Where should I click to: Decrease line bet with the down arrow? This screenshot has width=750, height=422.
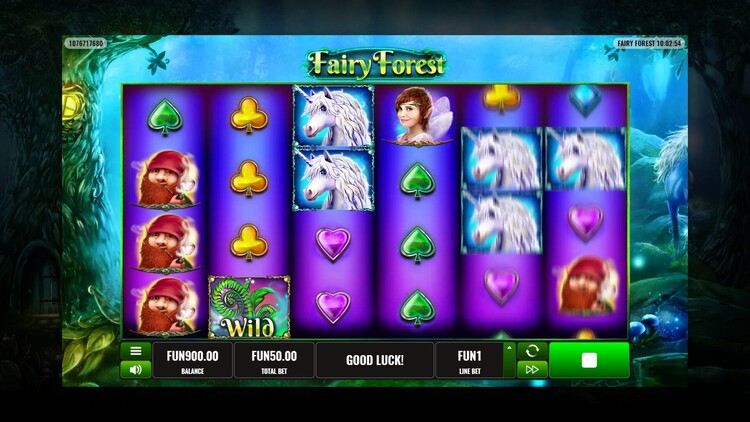tap(510, 370)
